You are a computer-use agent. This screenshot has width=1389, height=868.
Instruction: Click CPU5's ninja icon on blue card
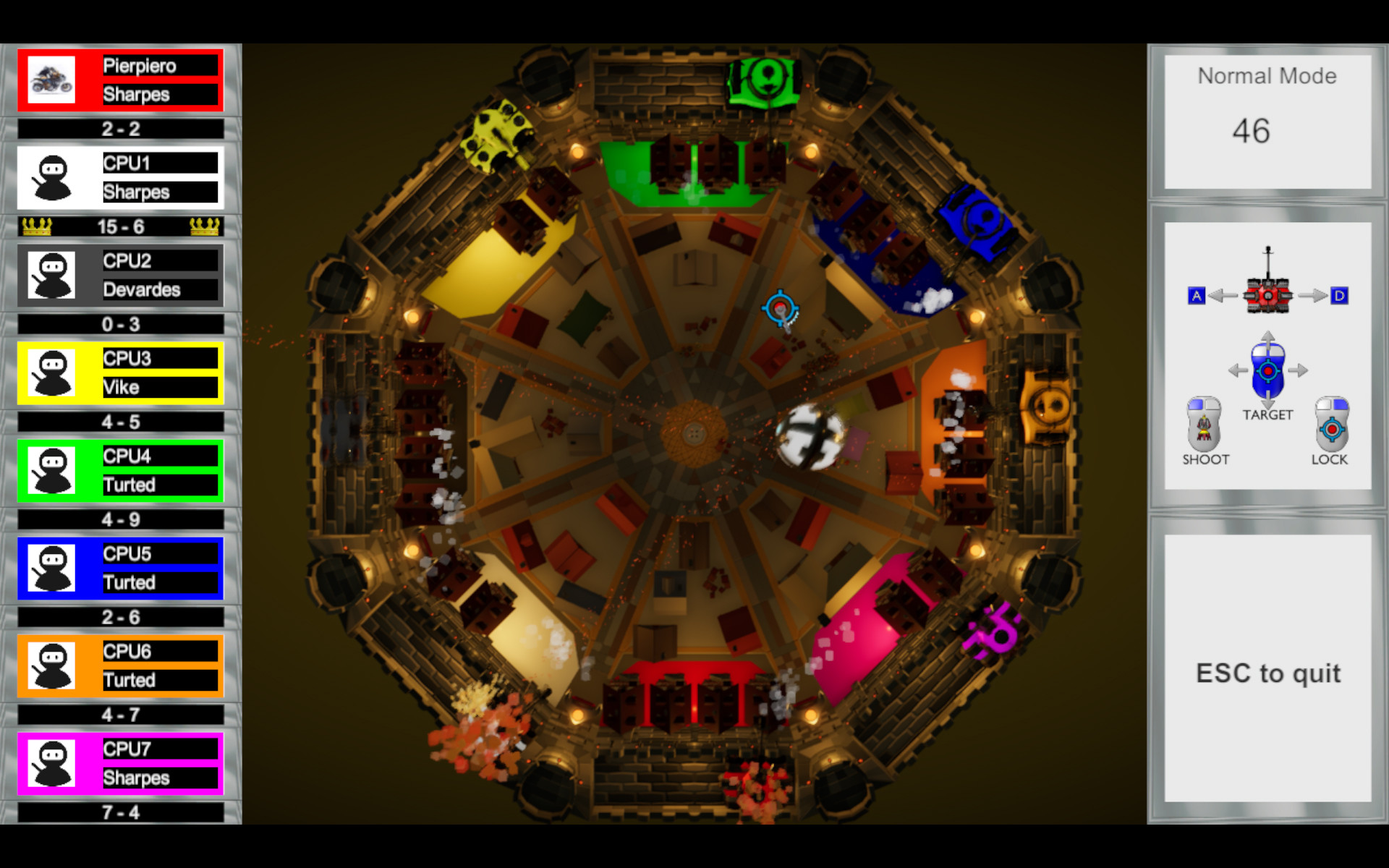click(x=51, y=568)
